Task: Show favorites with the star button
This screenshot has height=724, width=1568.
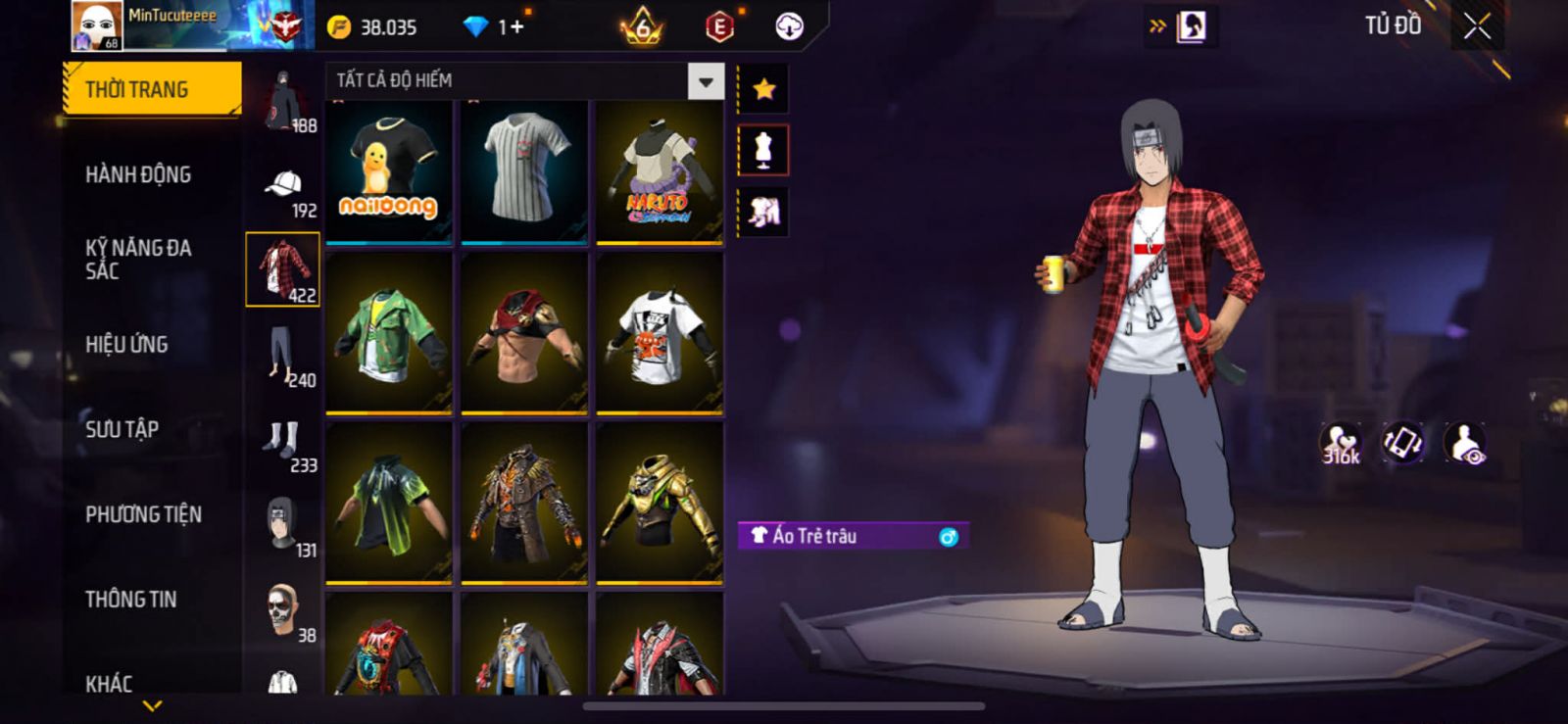Action: click(763, 90)
